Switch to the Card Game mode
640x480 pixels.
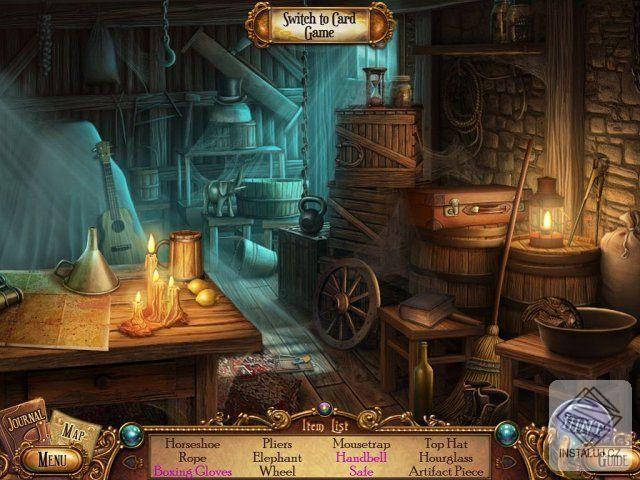tap(318, 23)
